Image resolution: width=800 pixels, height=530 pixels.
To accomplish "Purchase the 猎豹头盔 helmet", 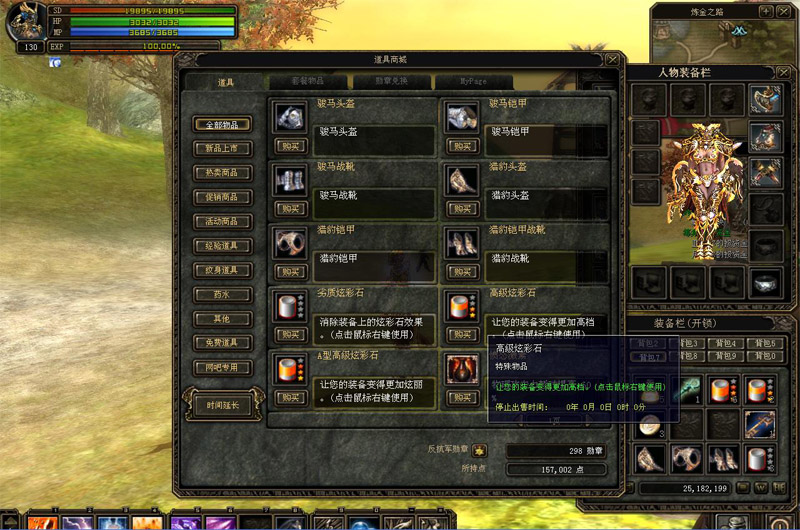I will [462, 209].
